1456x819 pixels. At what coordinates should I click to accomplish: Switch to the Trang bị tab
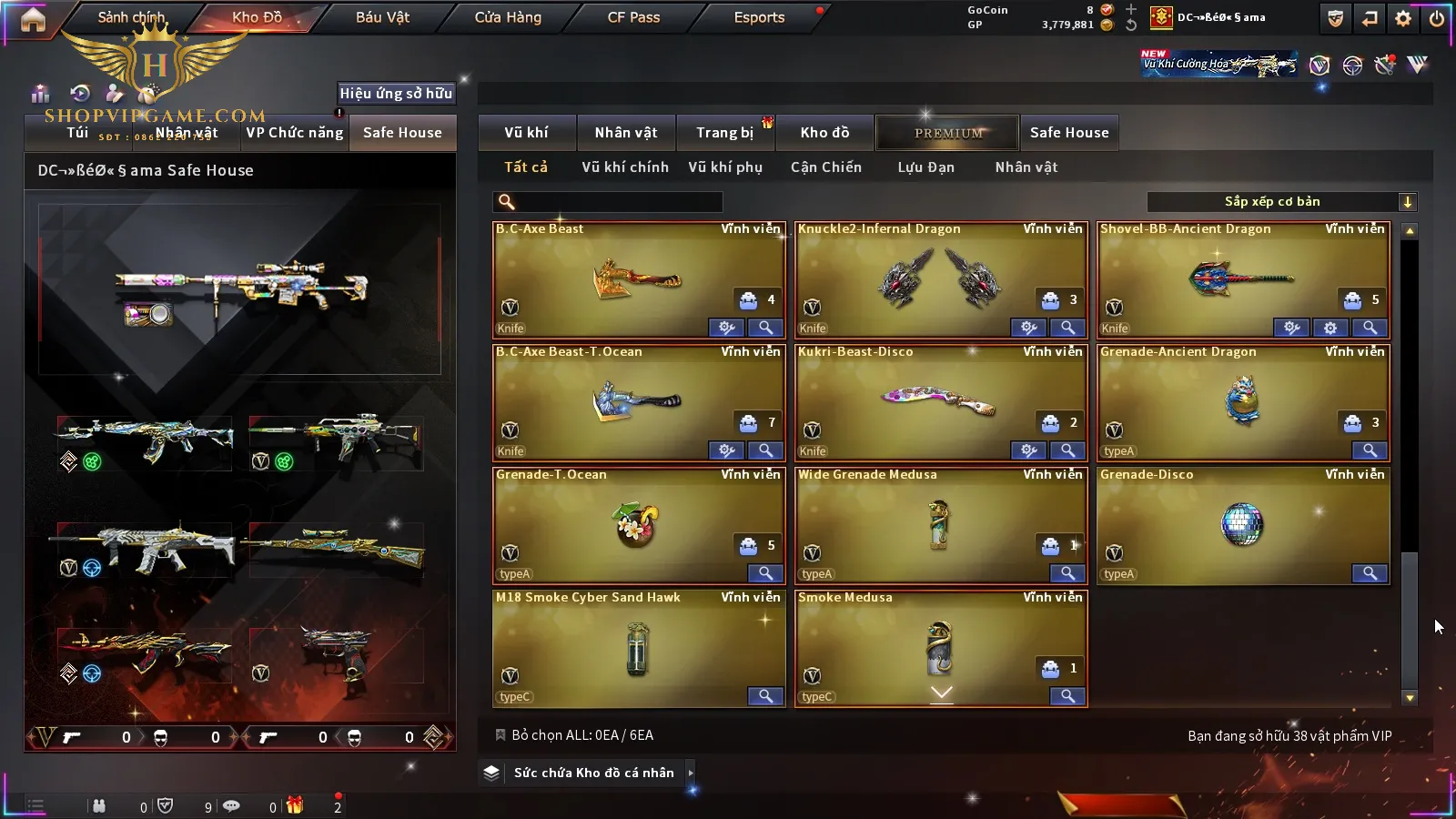pyautogui.click(x=724, y=133)
